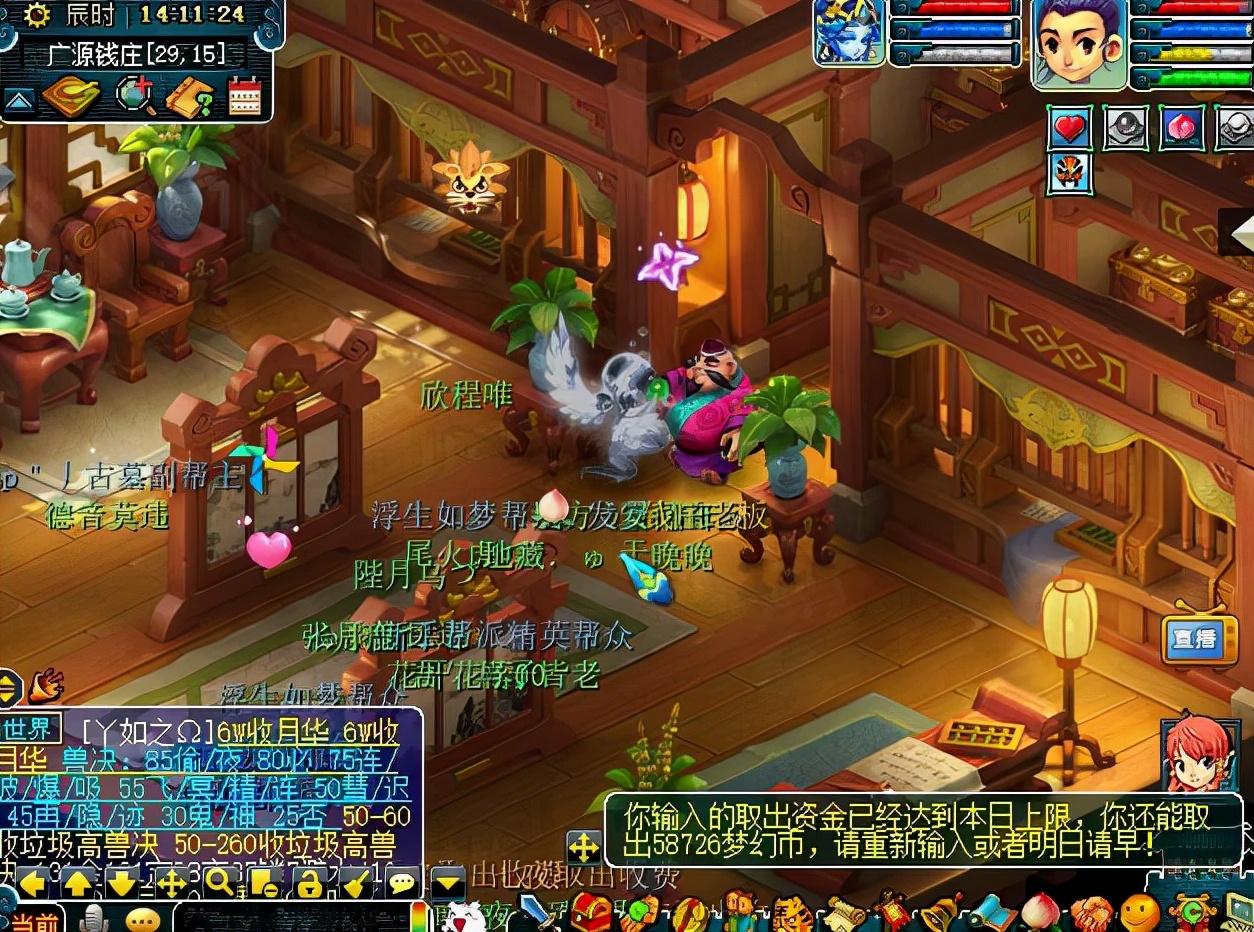Clear chat with the broom button
This screenshot has width=1254, height=932.
[x=355, y=882]
